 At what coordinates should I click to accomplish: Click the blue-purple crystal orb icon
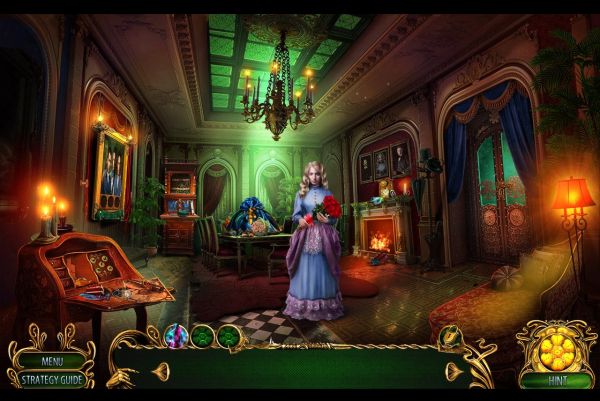click(177, 336)
